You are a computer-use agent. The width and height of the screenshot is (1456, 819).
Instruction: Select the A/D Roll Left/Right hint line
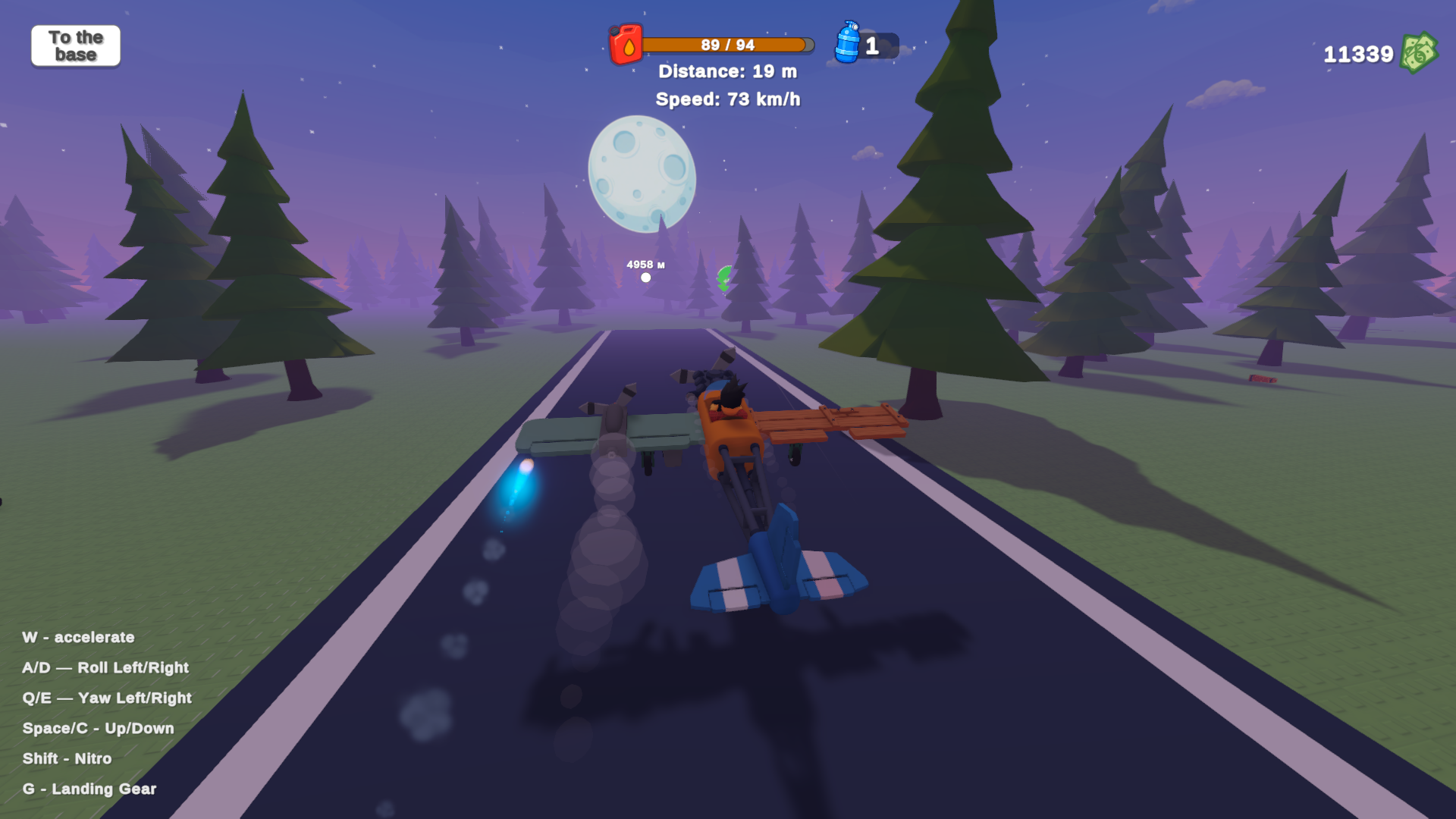[105, 668]
